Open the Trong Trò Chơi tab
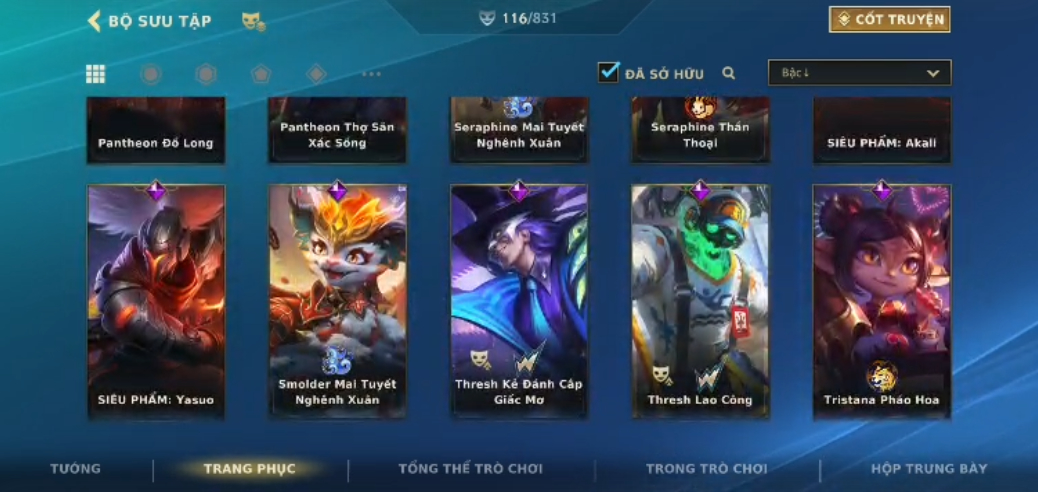 click(x=706, y=468)
